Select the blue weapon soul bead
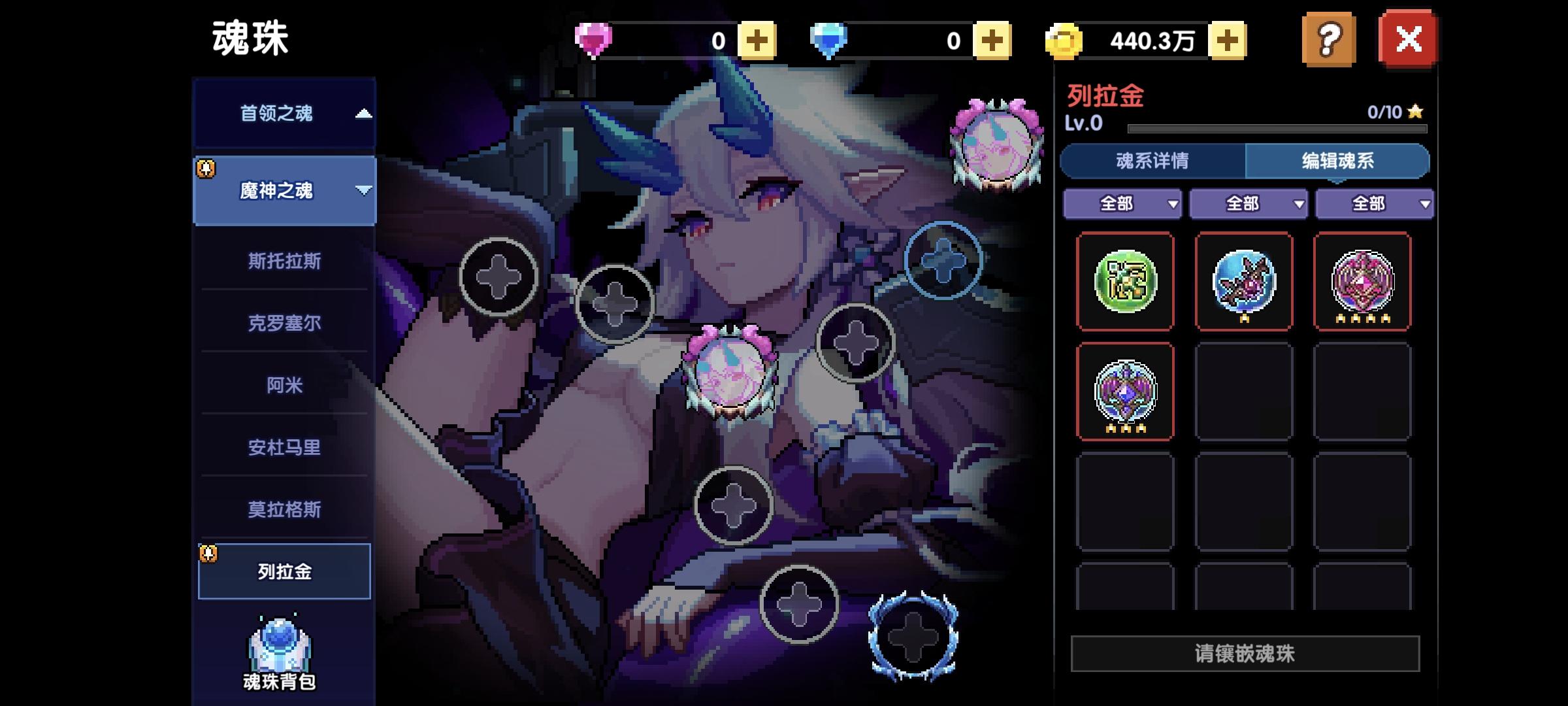The image size is (1568, 706). (1245, 282)
